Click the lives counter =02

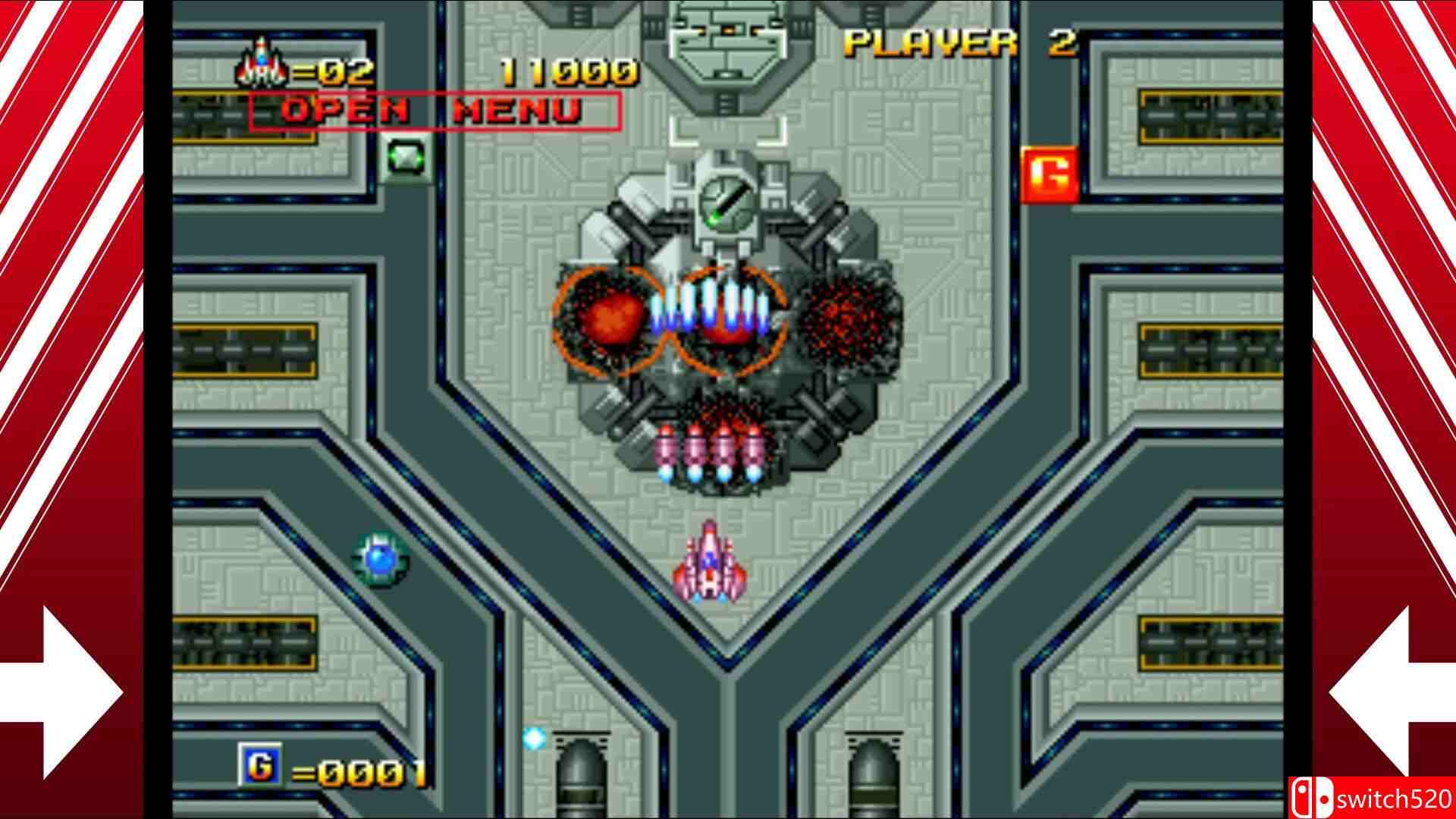(331, 69)
